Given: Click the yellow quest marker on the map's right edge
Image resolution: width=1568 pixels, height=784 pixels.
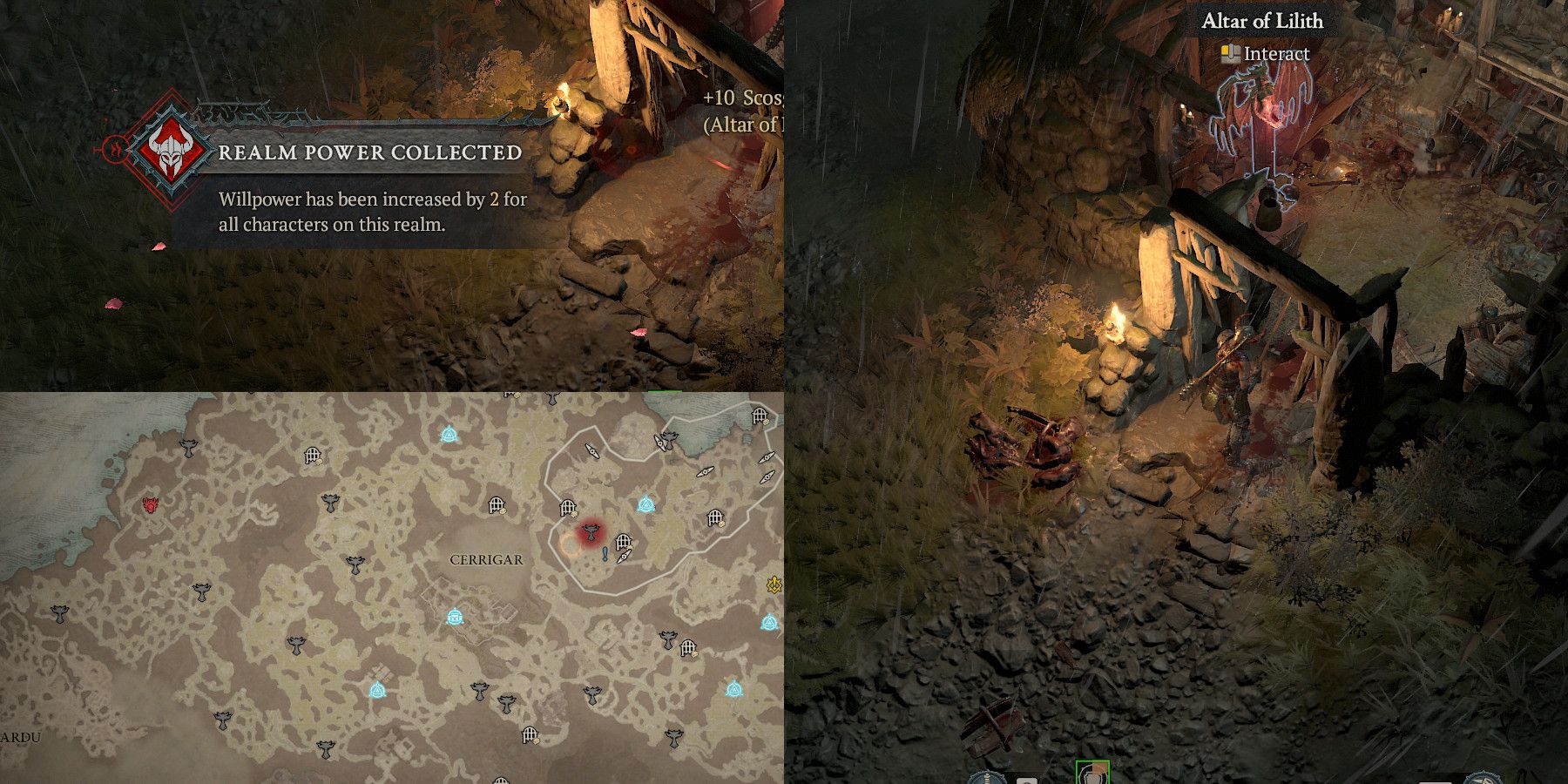Looking at the screenshot, I should point(774,585).
